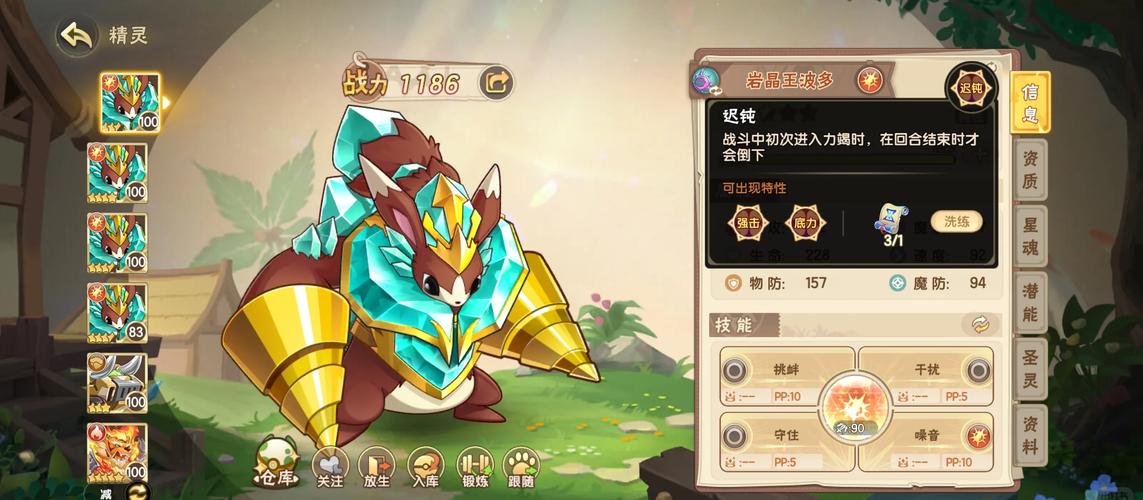Open 锻炼 training

[x=475, y=466]
